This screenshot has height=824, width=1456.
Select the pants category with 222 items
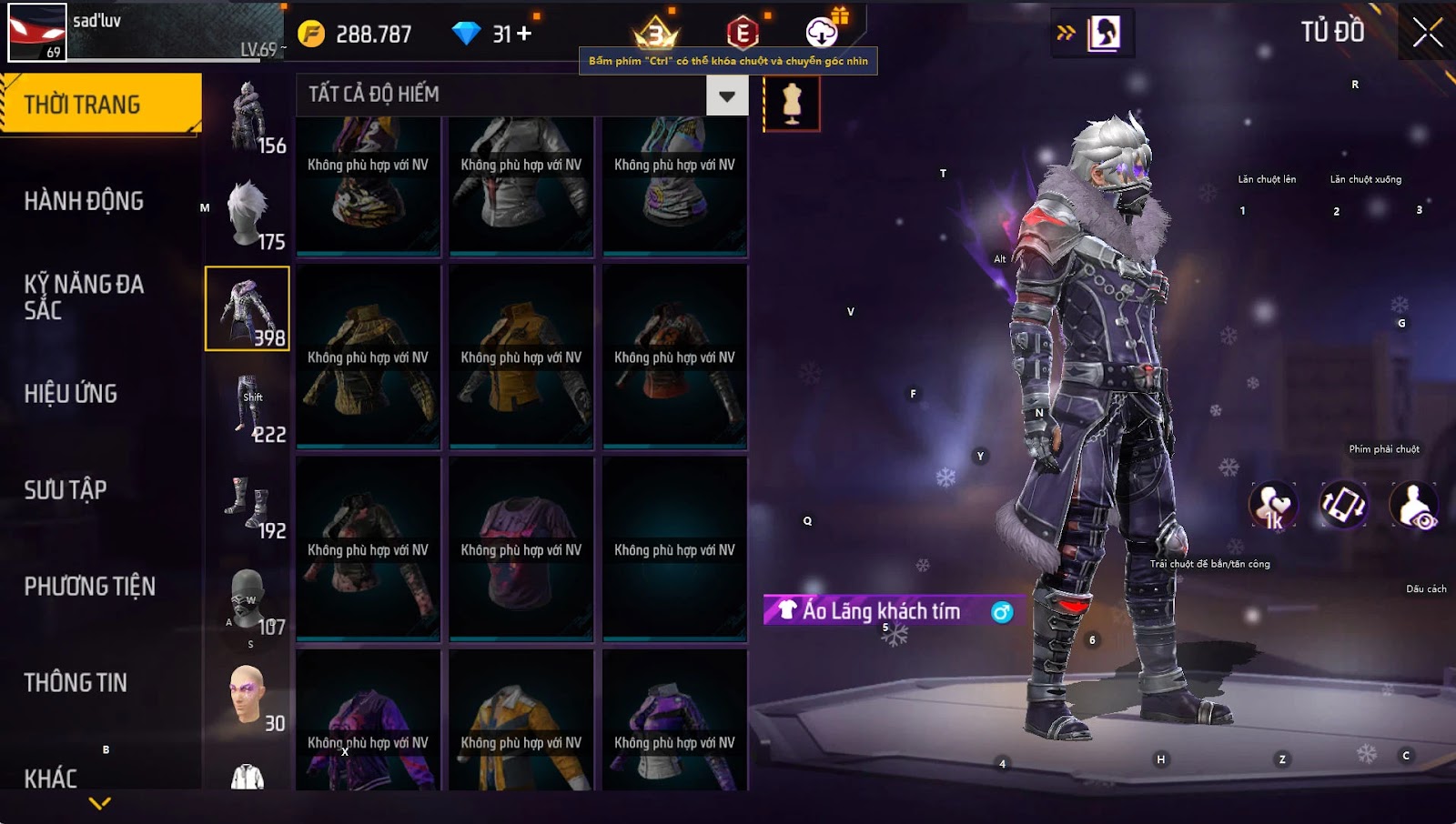pyautogui.click(x=248, y=407)
